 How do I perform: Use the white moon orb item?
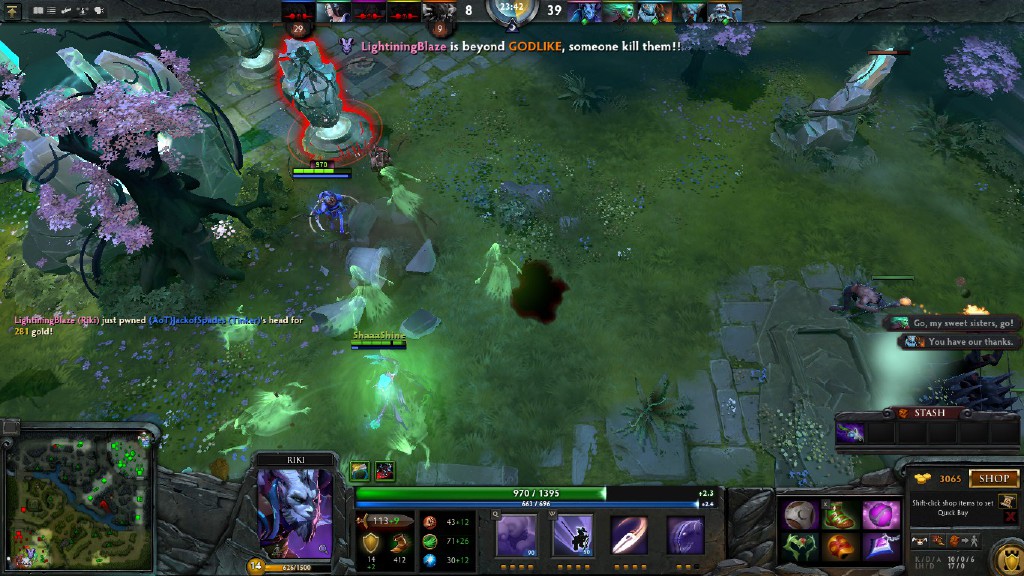coord(800,514)
